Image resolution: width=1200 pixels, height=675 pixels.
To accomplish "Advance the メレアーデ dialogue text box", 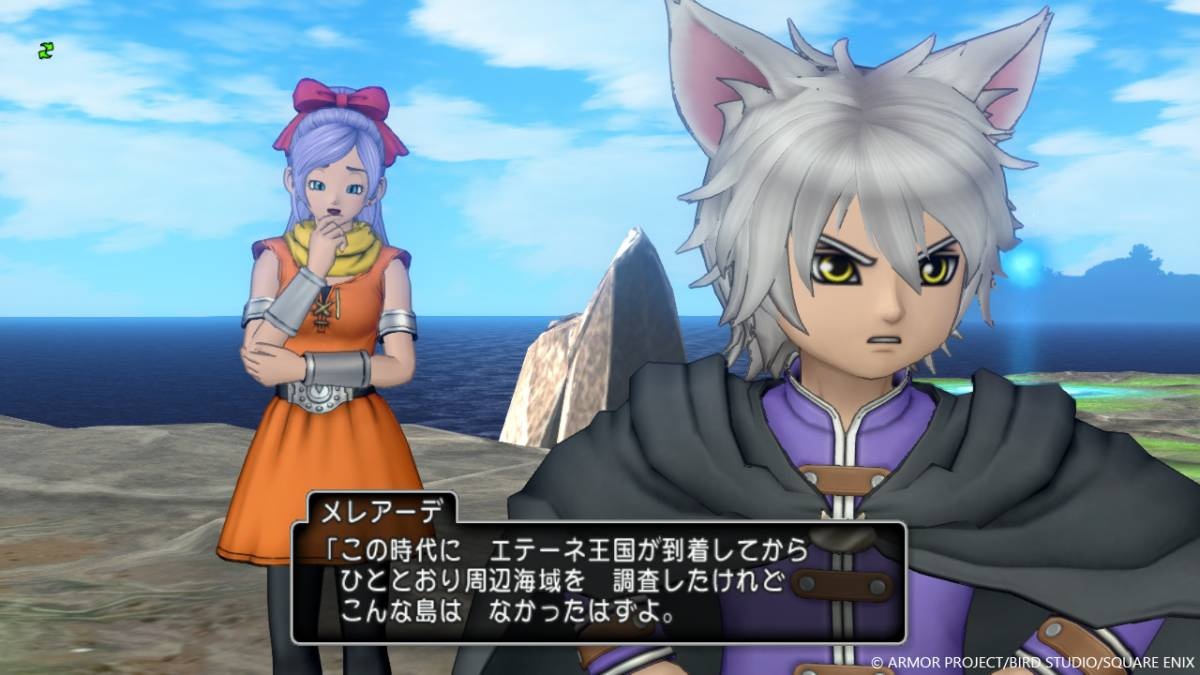I will tap(598, 581).
